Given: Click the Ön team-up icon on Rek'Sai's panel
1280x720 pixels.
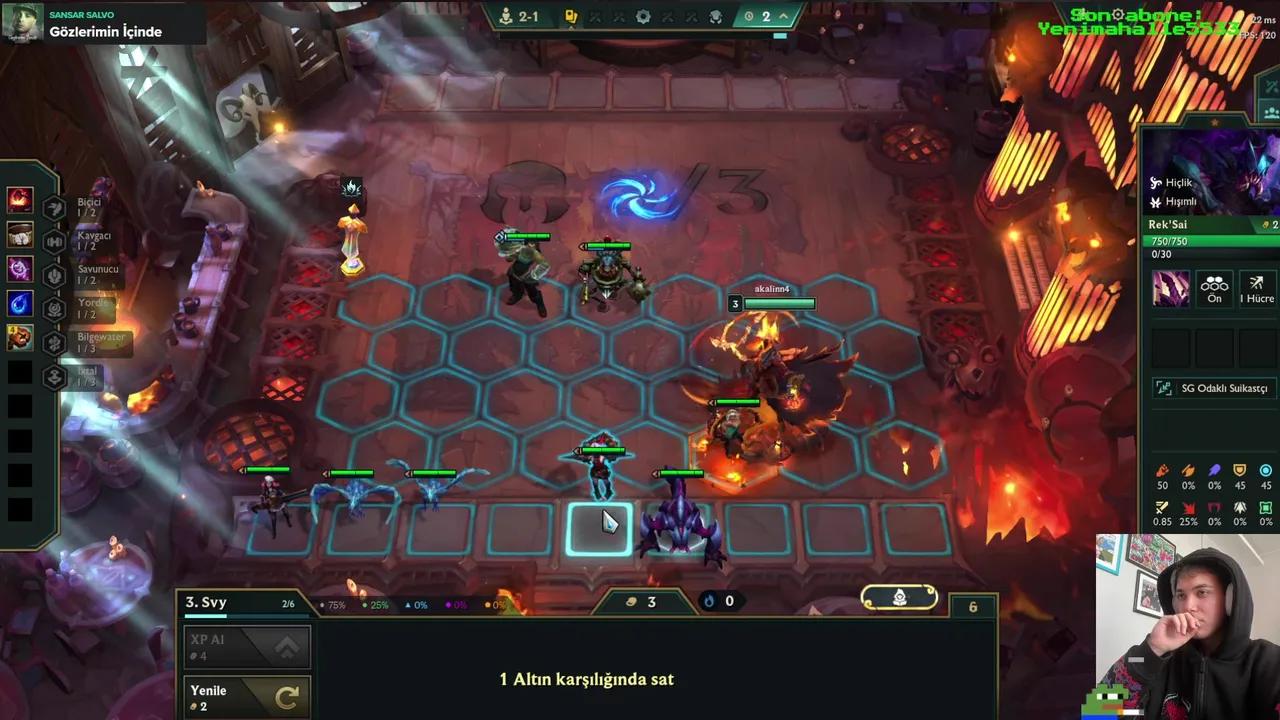Looking at the screenshot, I should coord(1213,290).
